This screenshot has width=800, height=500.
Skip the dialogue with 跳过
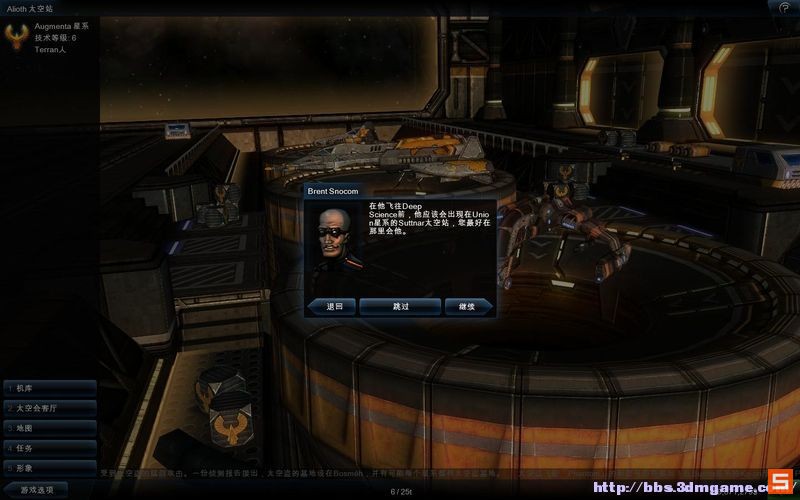tap(400, 306)
